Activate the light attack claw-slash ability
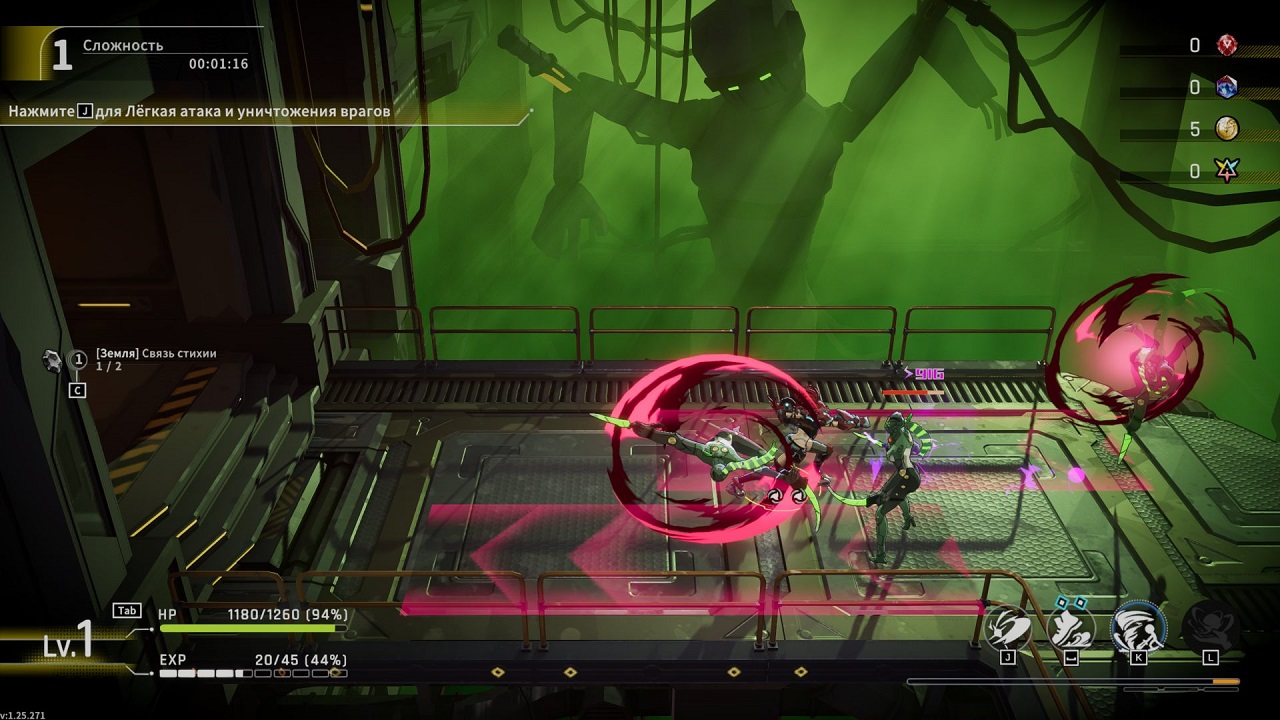This screenshot has width=1280, height=720. [1008, 628]
